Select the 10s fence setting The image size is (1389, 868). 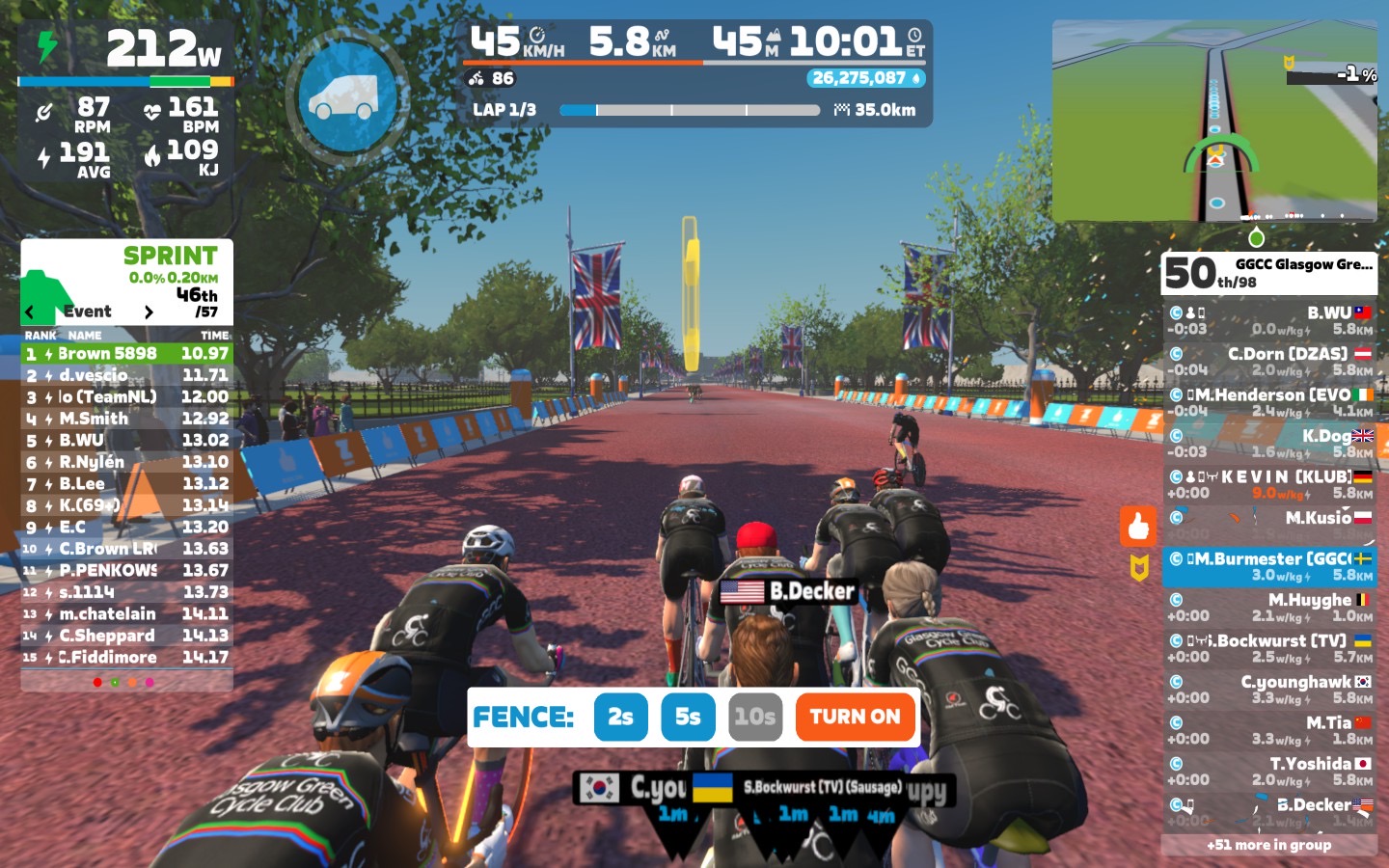754,717
